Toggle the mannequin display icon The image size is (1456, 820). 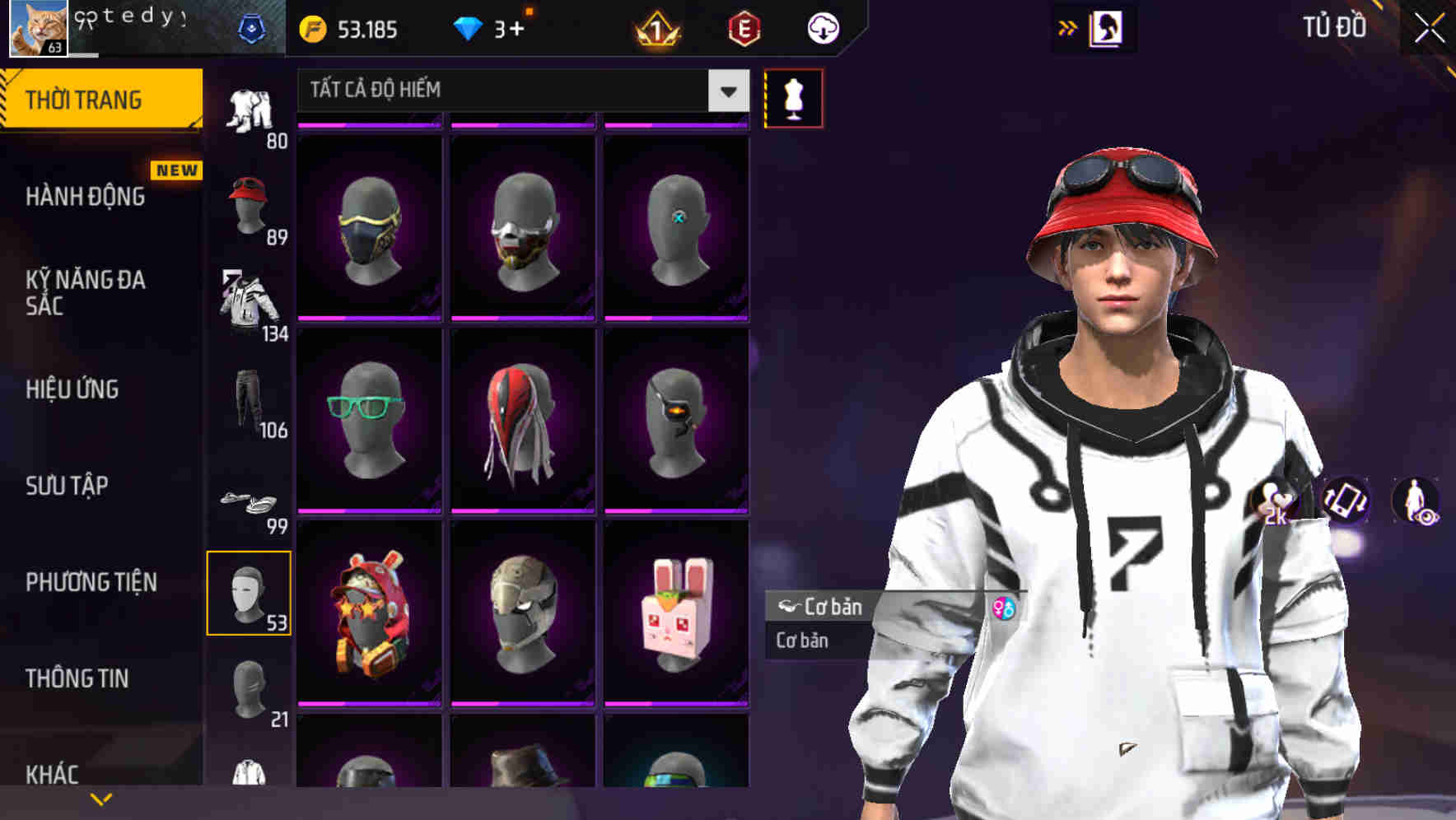[x=793, y=97]
